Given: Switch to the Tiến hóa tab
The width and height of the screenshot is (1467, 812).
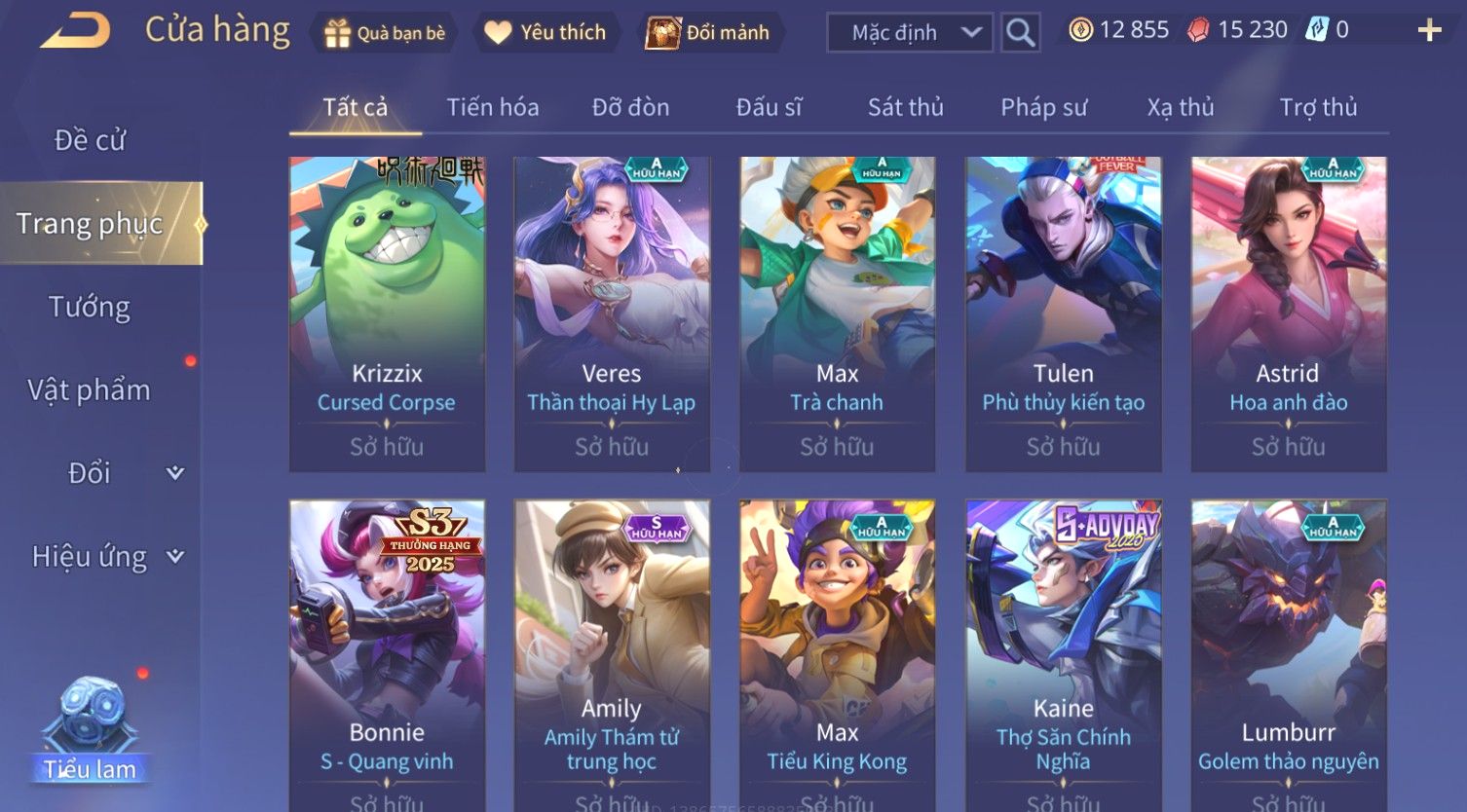Looking at the screenshot, I should 492,107.
